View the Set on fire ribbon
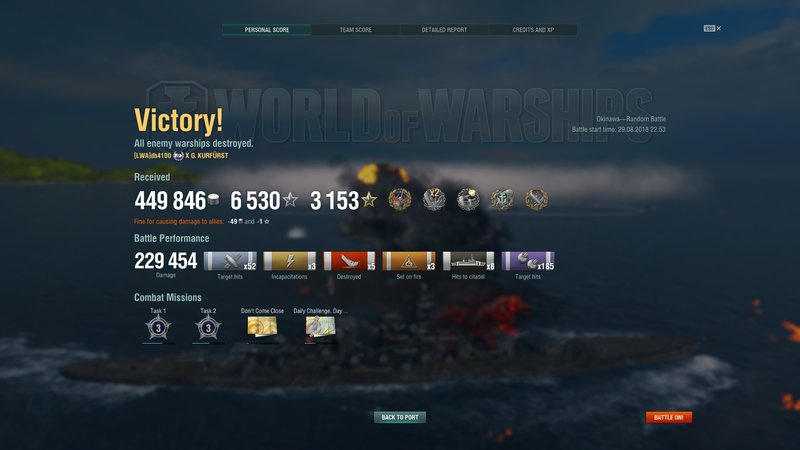The image size is (800, 450). point(409,262)
